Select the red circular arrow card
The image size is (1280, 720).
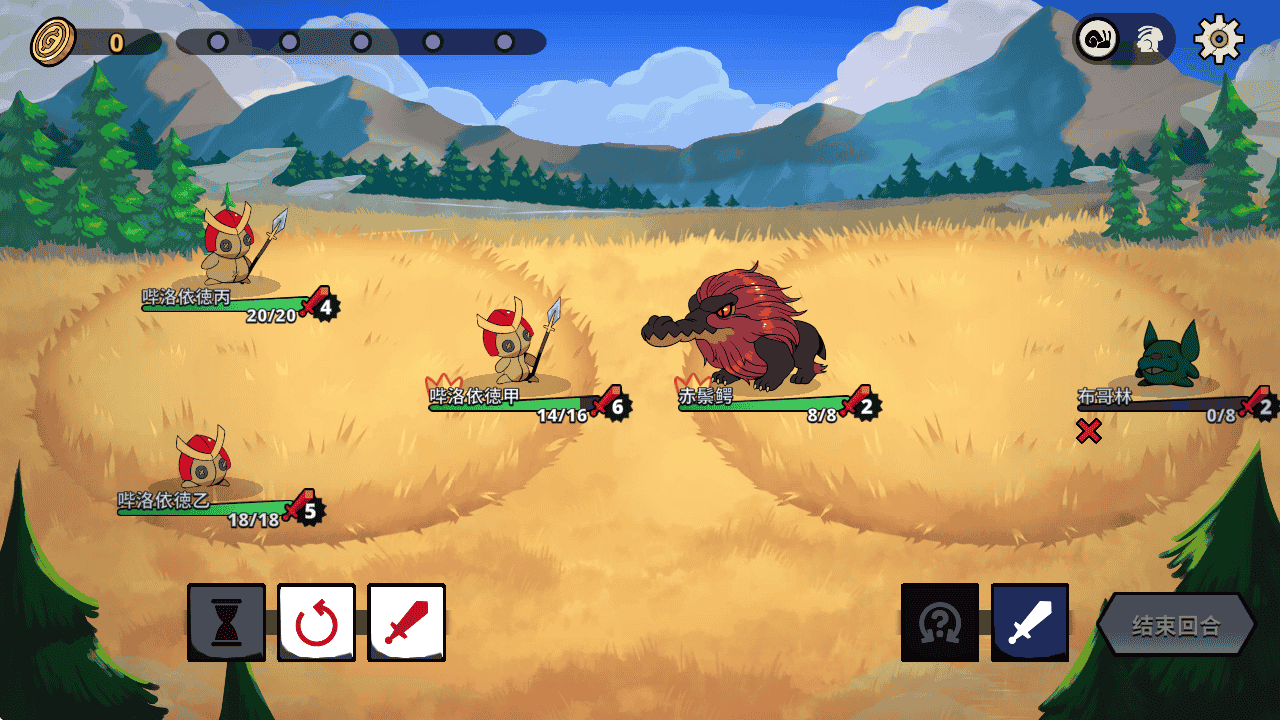coord(316,623)
